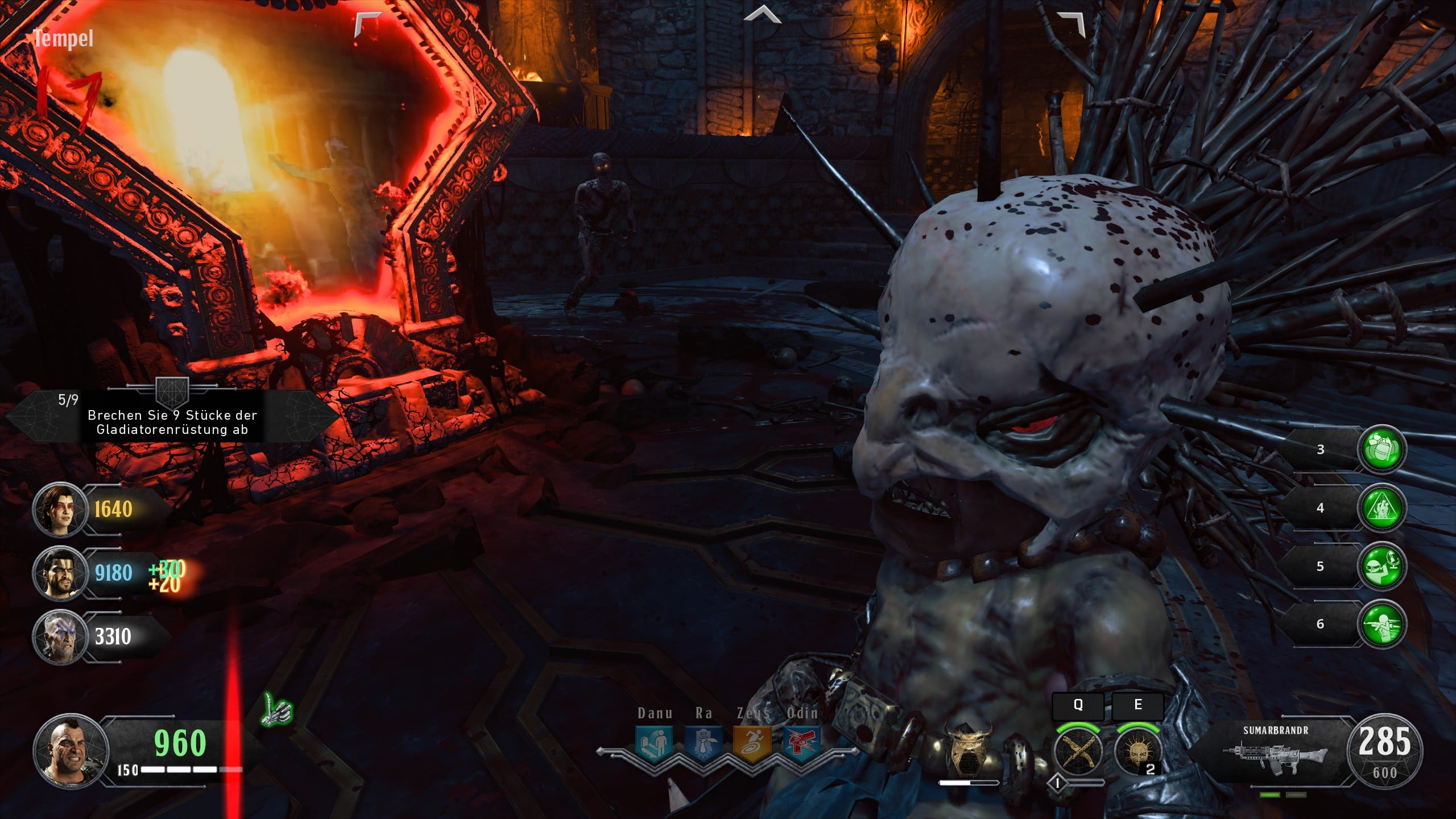Click your own mohawk character portrait

(x=71, y=751)
